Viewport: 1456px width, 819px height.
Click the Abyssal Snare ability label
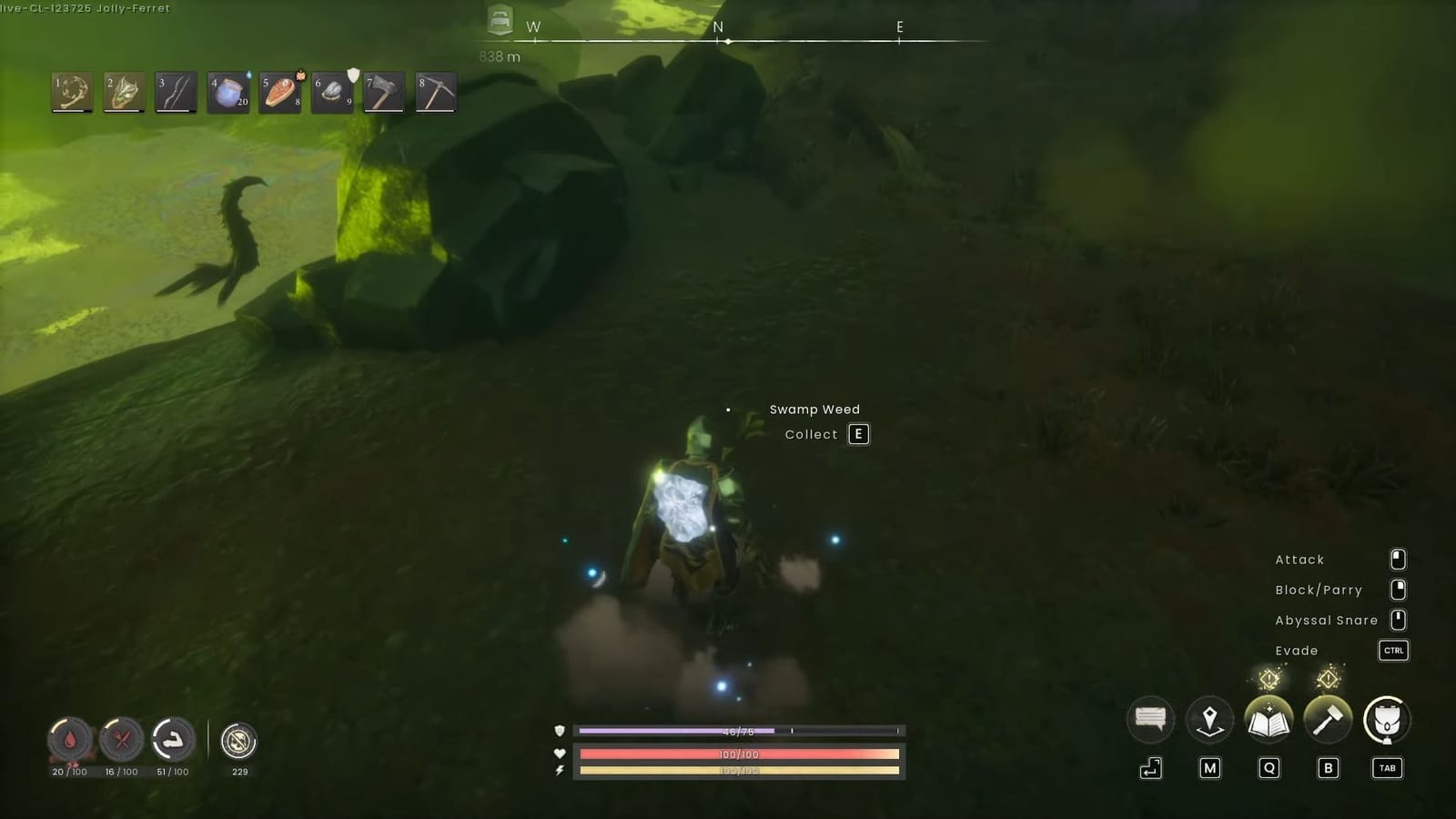pos(1326,620)
